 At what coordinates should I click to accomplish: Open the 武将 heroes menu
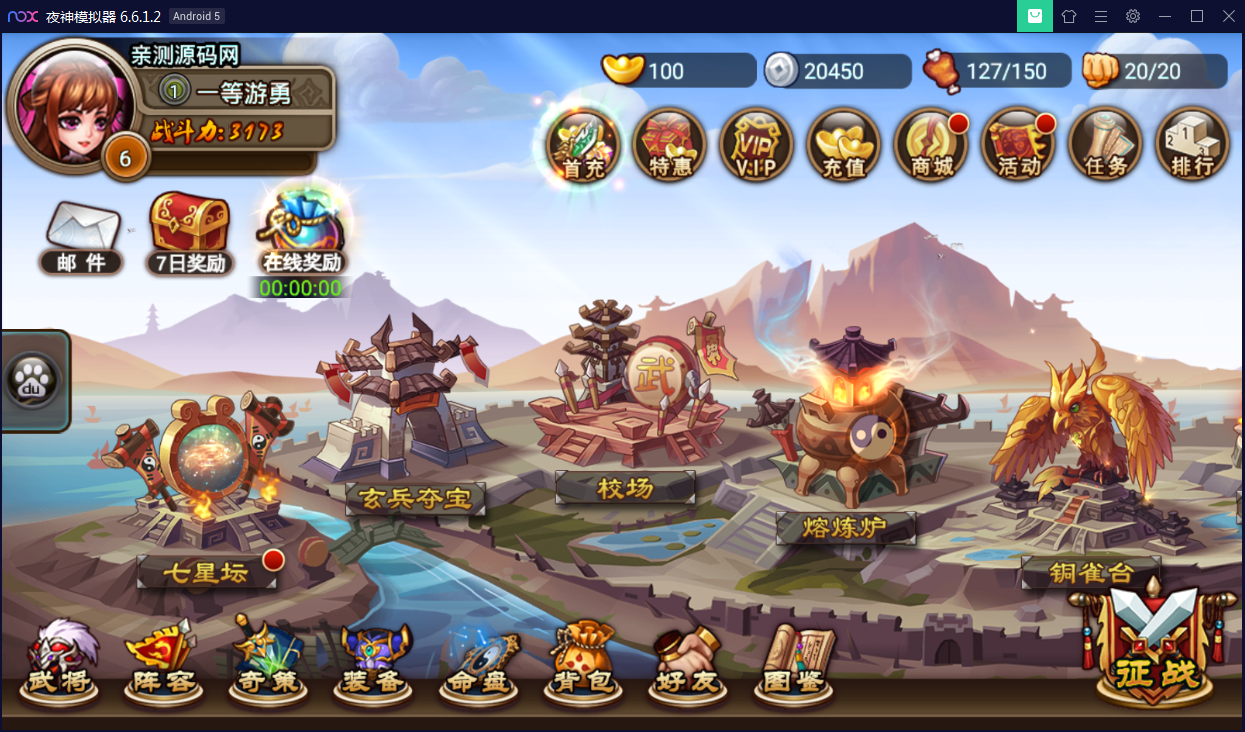62,662
